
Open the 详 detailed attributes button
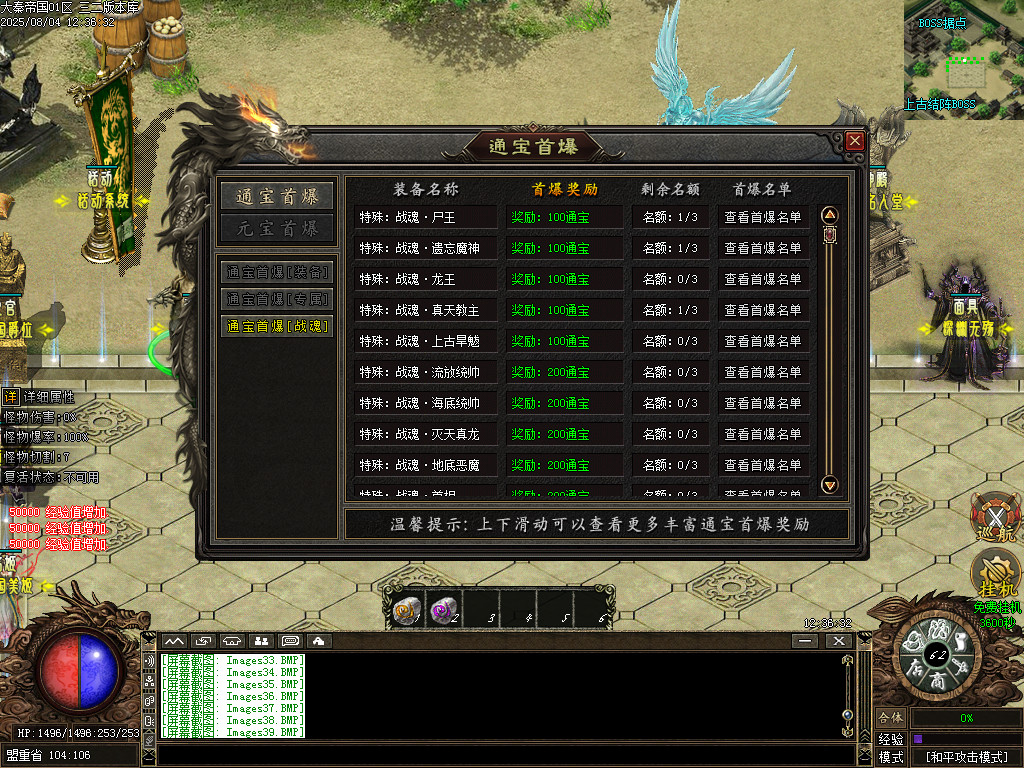pos(10,397)
